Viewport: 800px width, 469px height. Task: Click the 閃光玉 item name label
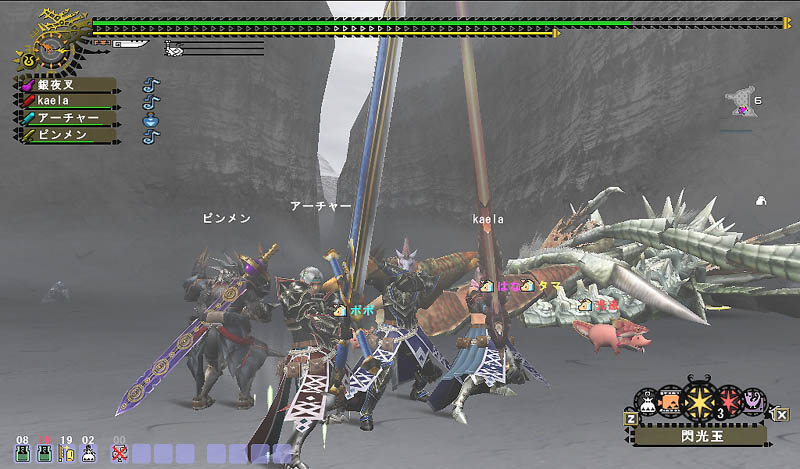[698, 435]
